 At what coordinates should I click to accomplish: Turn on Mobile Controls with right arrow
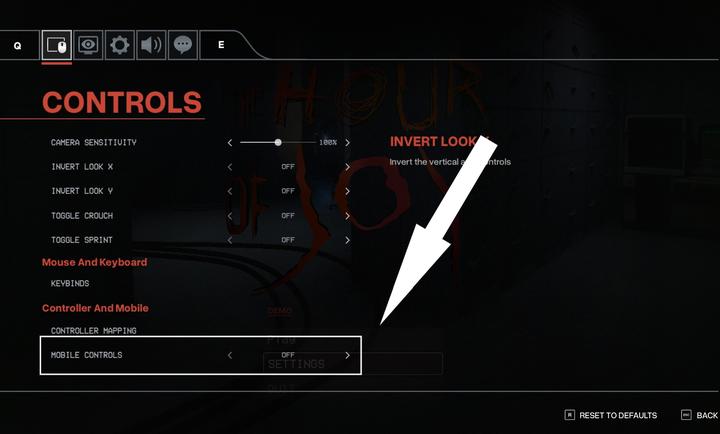click(348, 355)
